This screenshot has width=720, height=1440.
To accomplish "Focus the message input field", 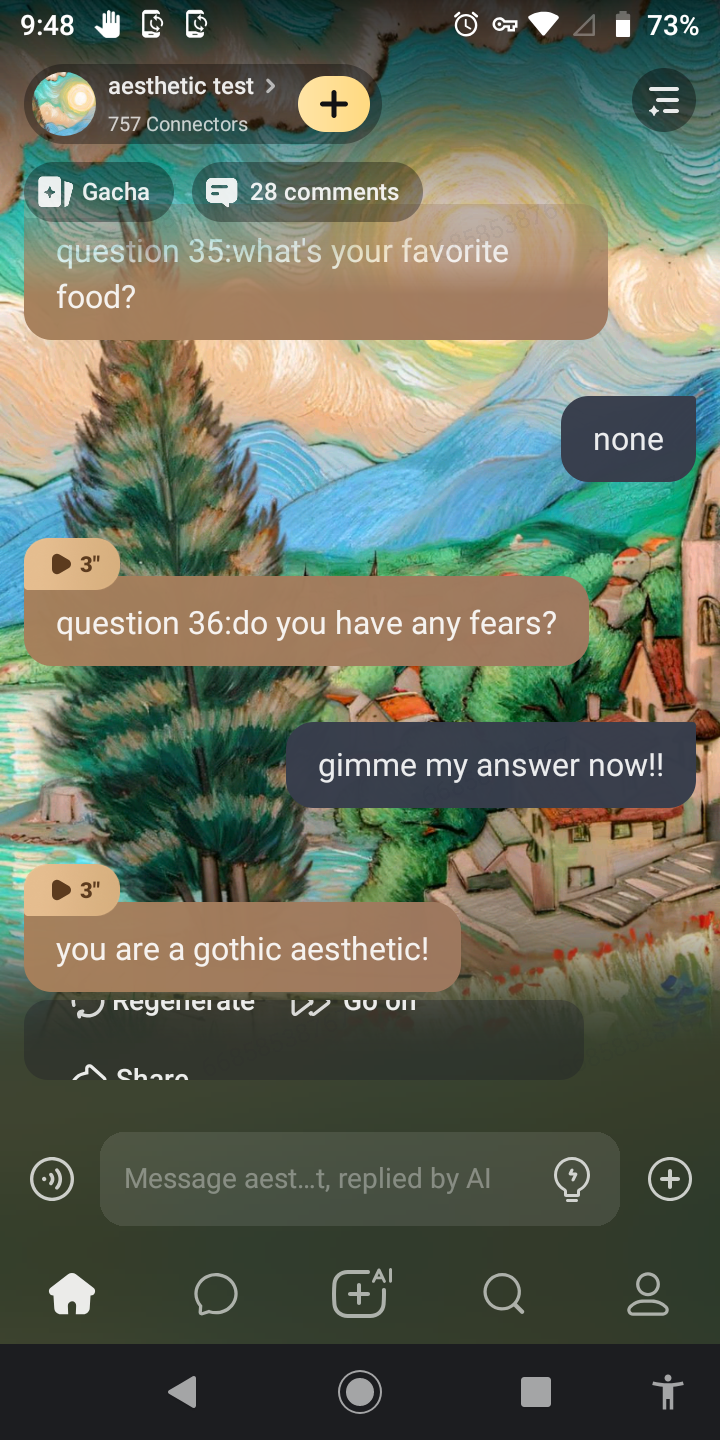I will [330, 1179].
